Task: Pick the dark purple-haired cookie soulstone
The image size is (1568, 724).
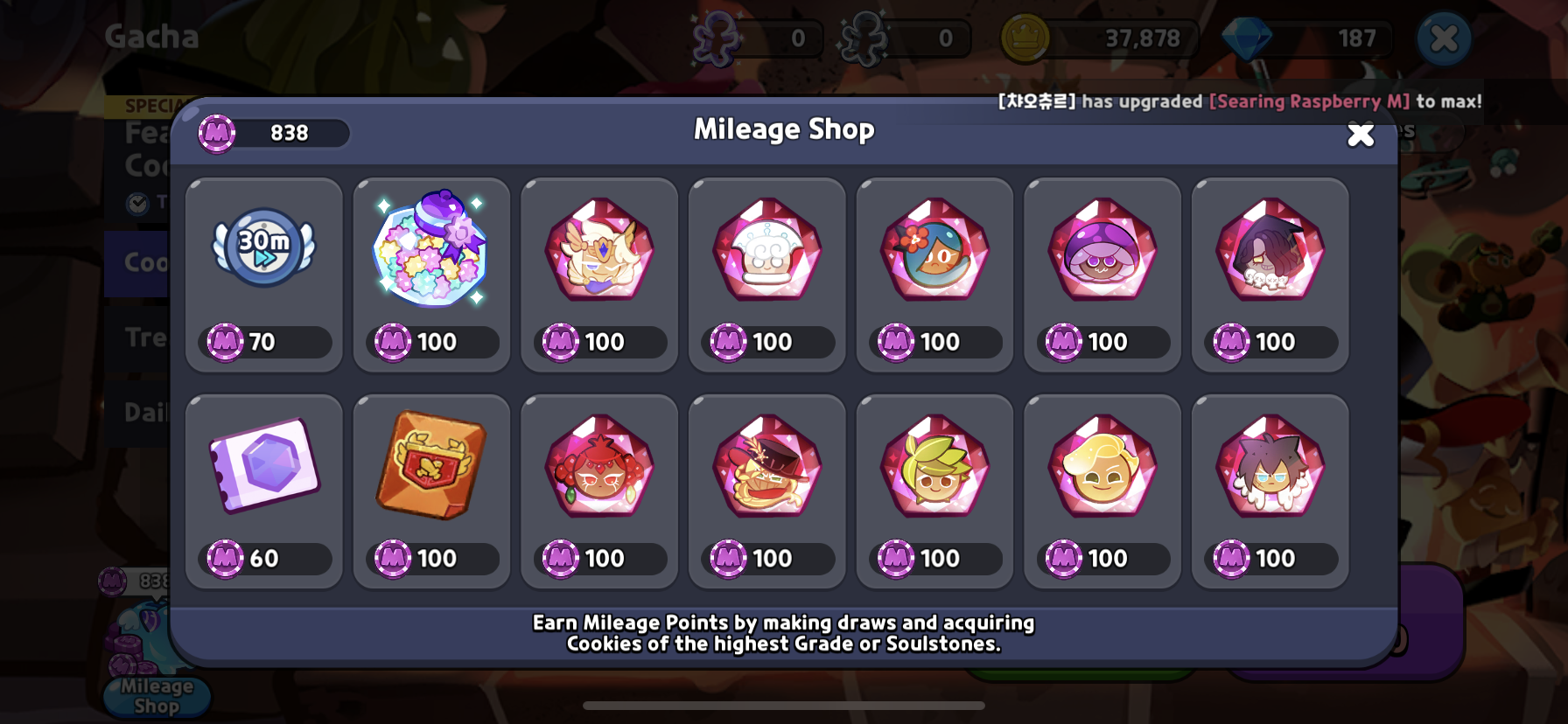Action: (1270, 275)
